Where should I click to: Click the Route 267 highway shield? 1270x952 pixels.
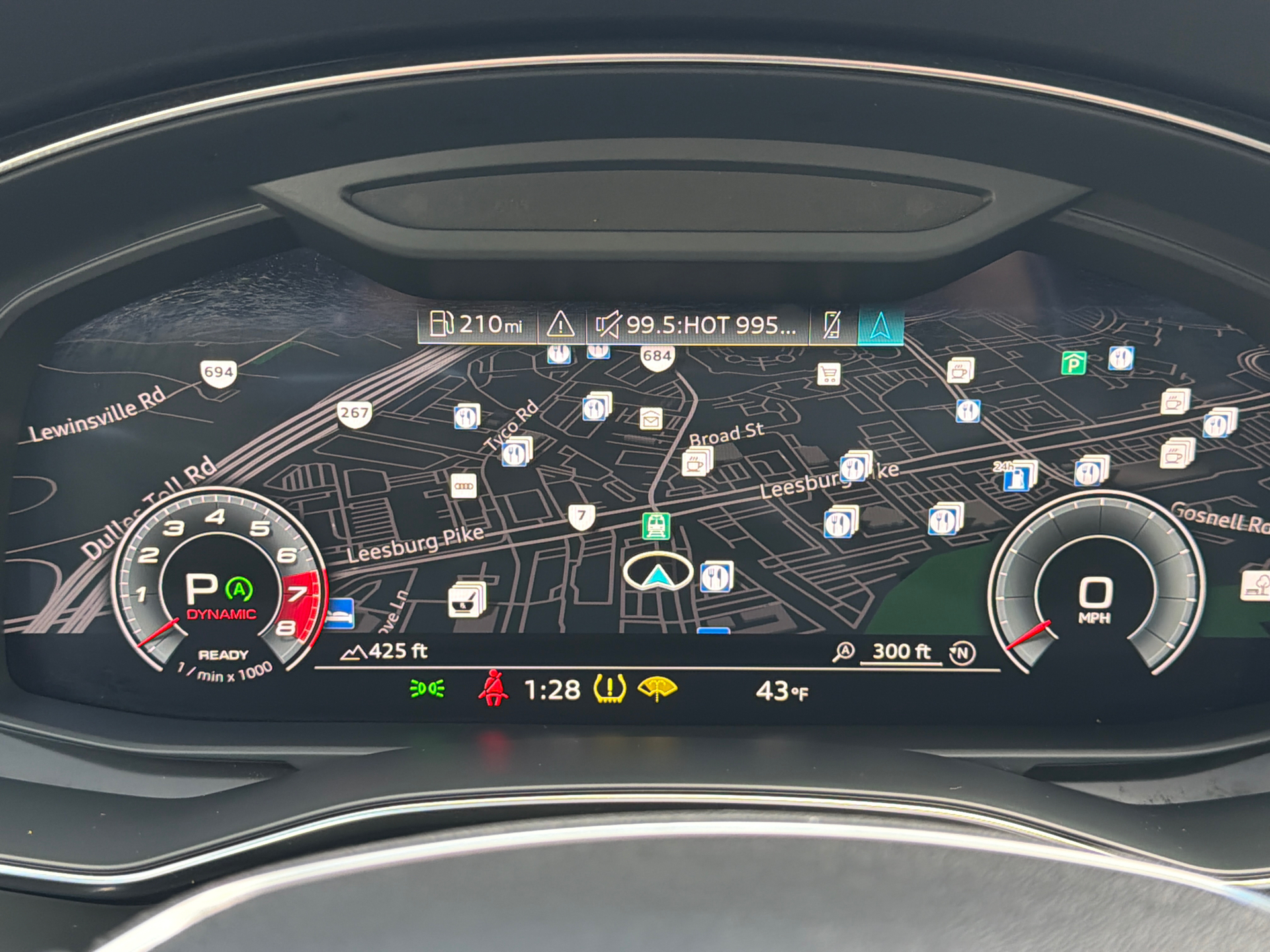coord(356,414)
